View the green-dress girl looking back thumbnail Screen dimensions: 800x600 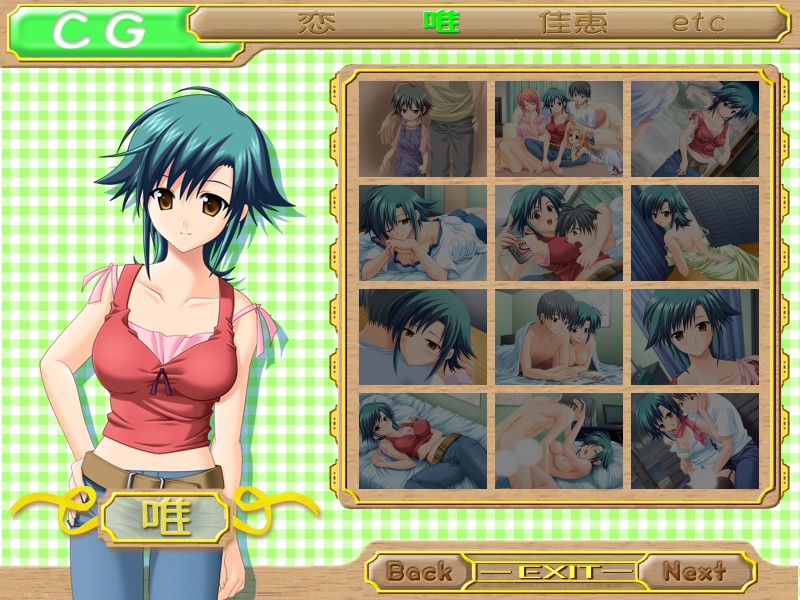695,233
